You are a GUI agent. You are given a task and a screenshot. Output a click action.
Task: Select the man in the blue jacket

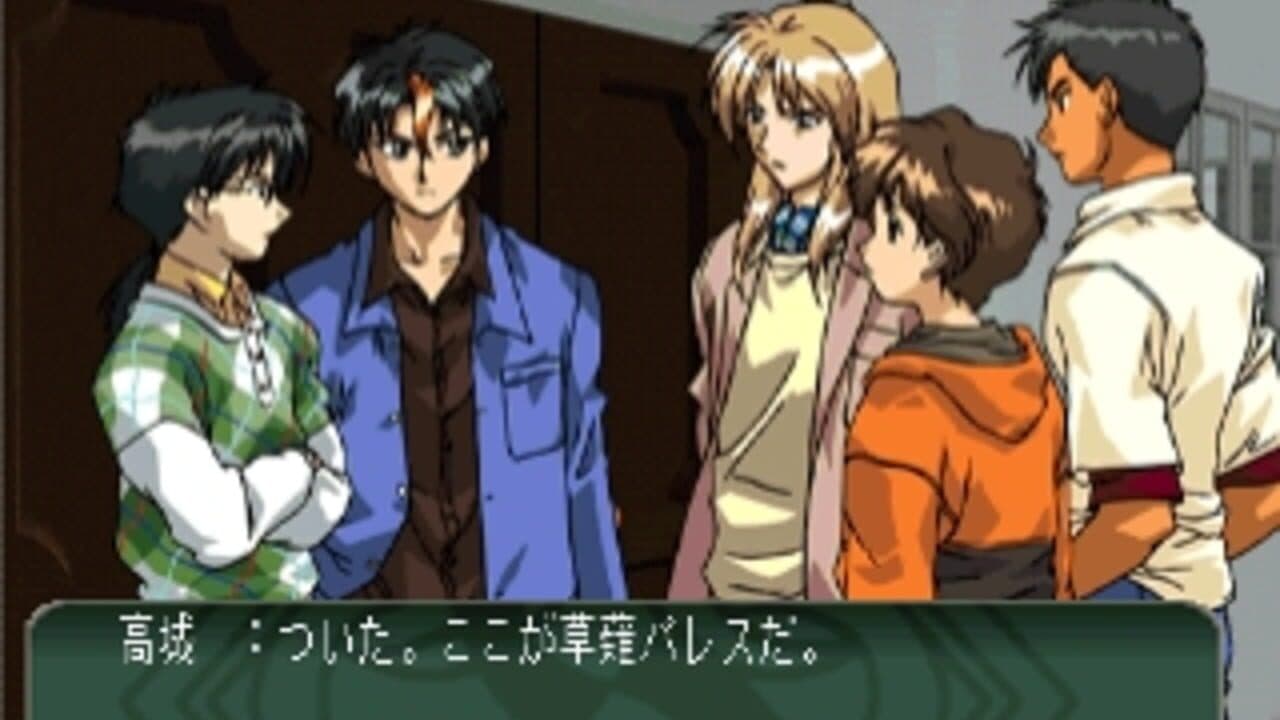430,330
